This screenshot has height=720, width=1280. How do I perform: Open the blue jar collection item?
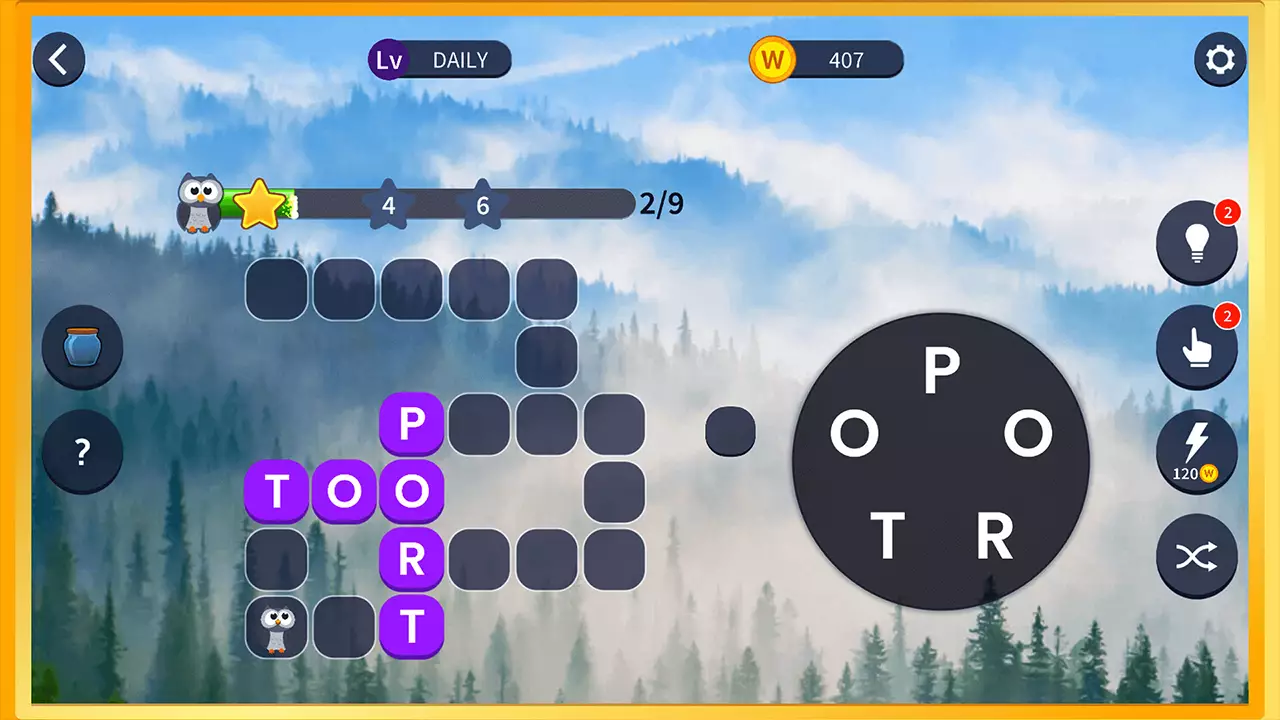pos(82,348)
